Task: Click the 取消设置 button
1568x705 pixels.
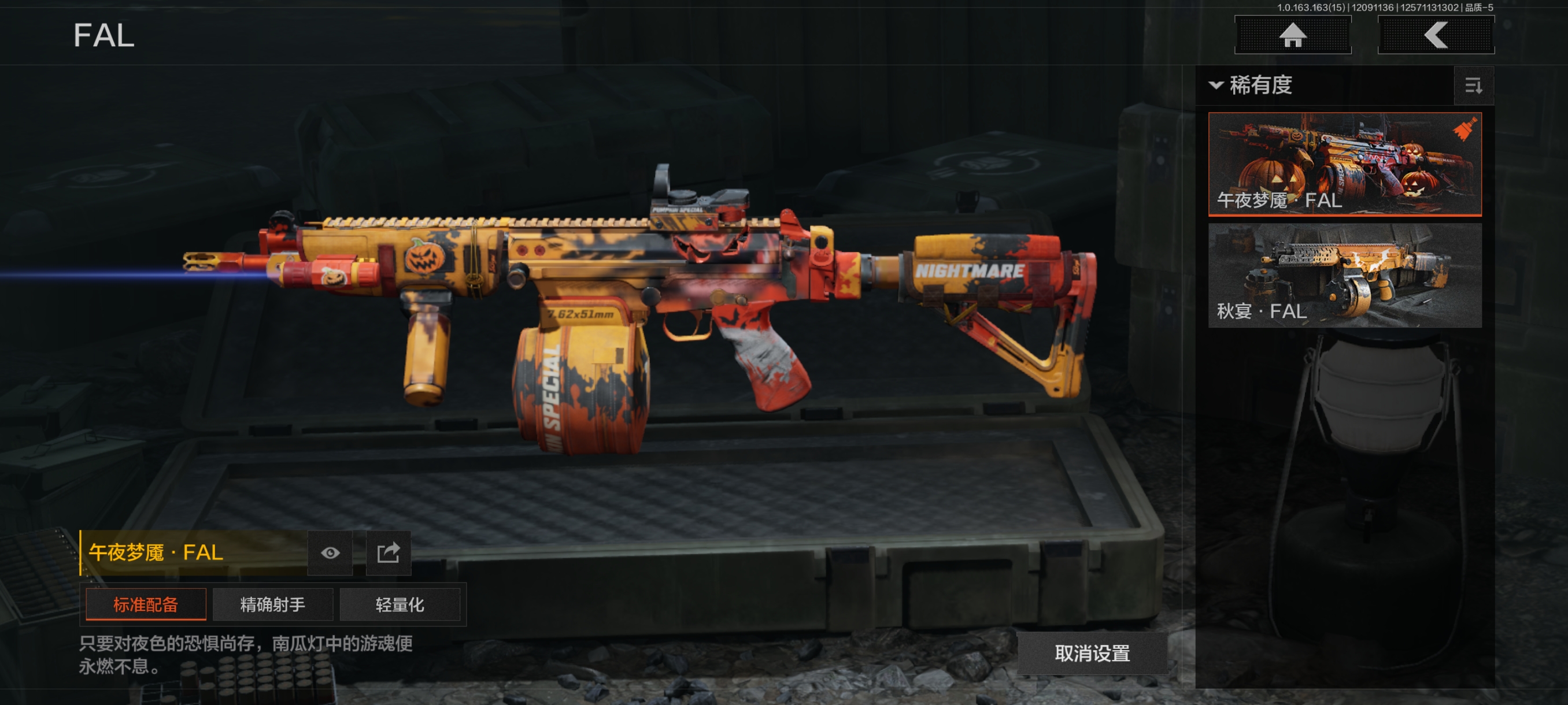Action: [x=1092, y=652]
